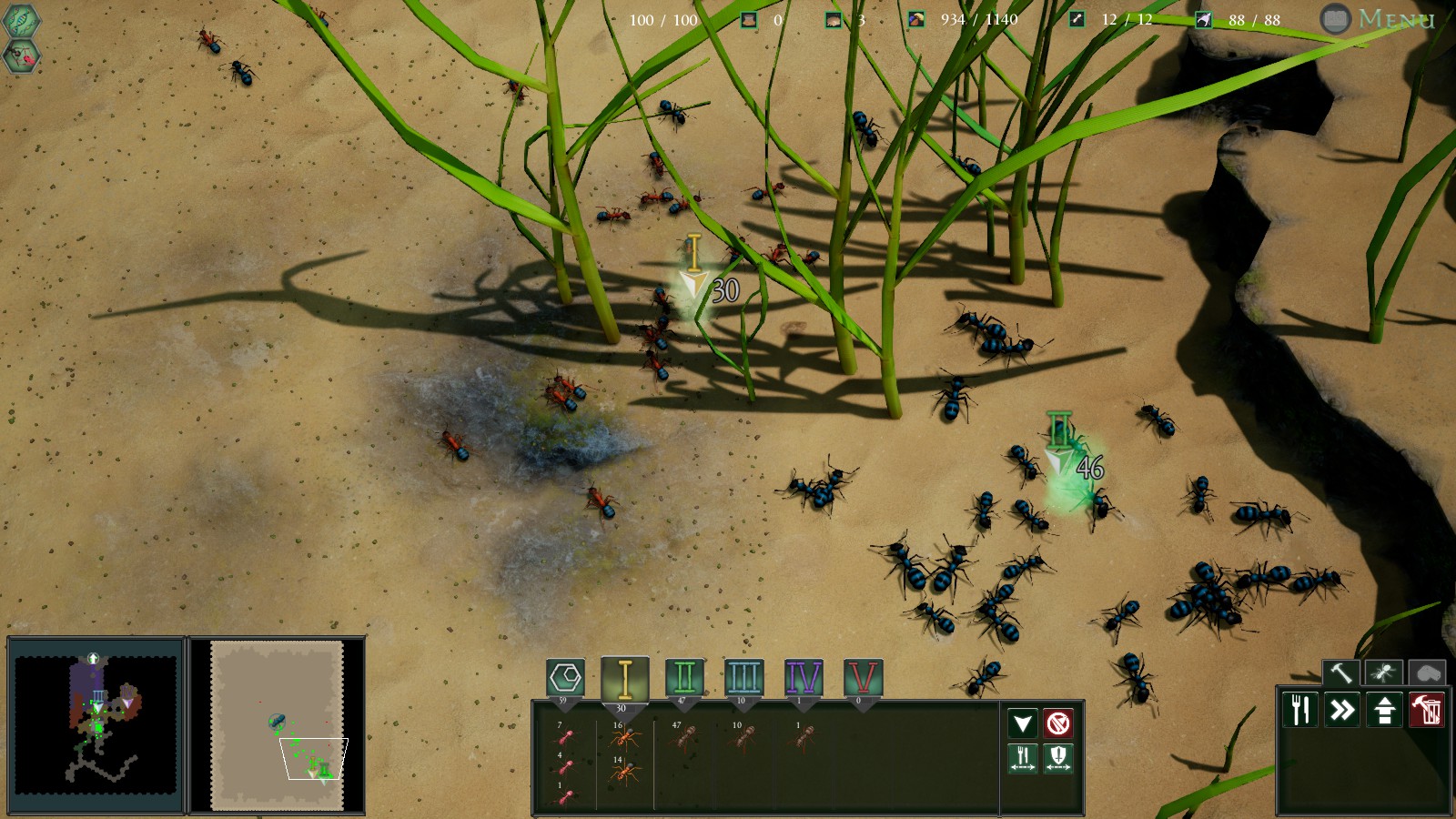This screenshot has height=819, width=1456.
Task: Select pheromone group I (yellow)
Action: (624, 679)
